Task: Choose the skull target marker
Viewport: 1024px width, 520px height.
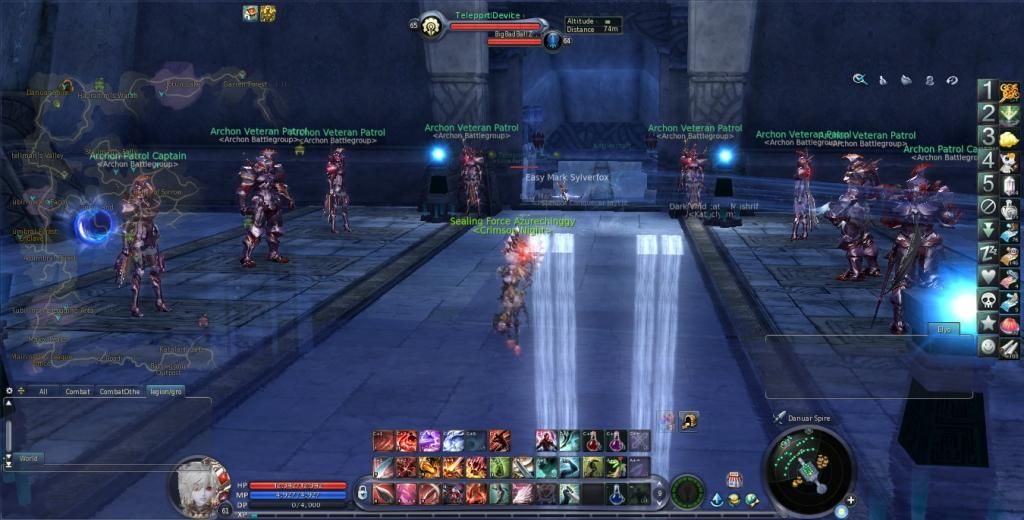Action: point(987,299)
